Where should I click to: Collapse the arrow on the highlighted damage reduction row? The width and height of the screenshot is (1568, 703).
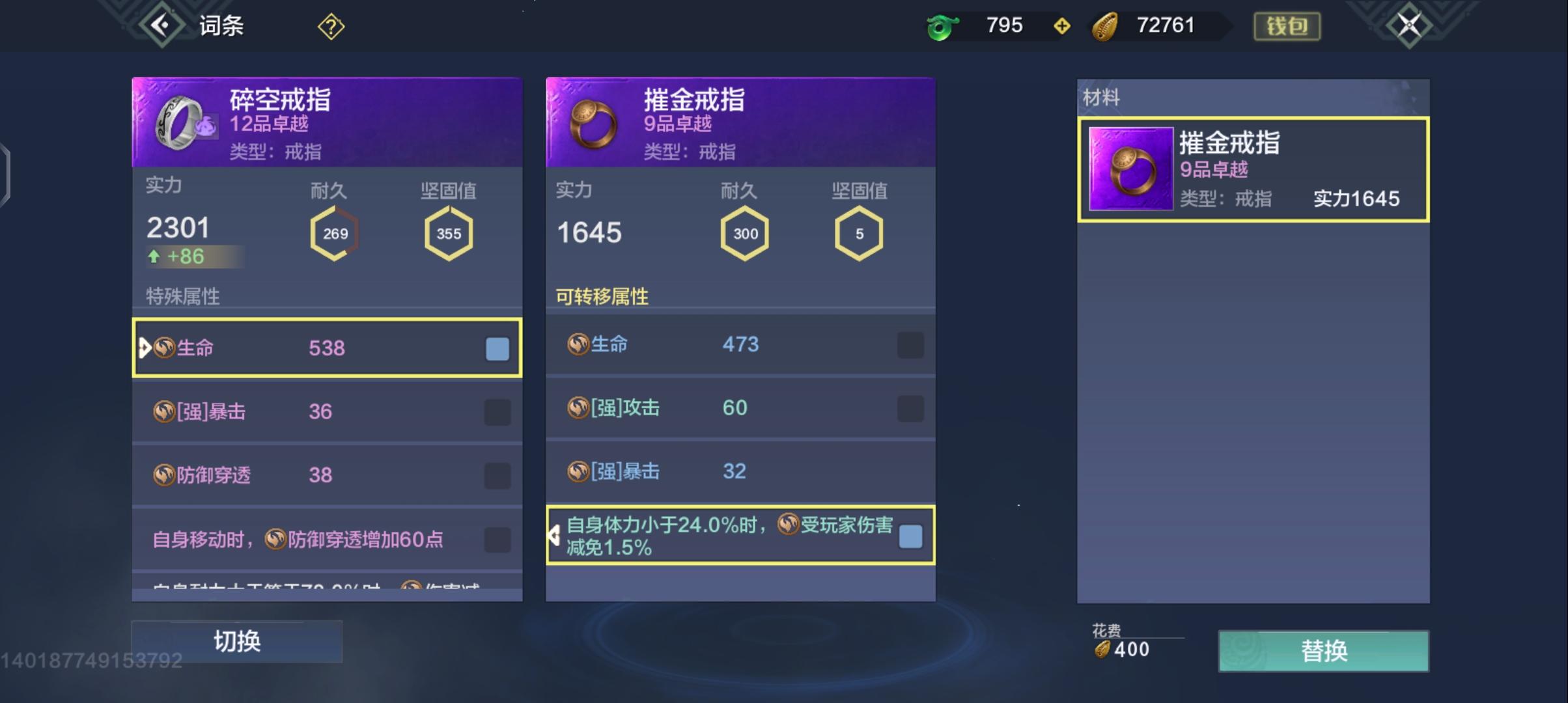[x=555, y=535]
